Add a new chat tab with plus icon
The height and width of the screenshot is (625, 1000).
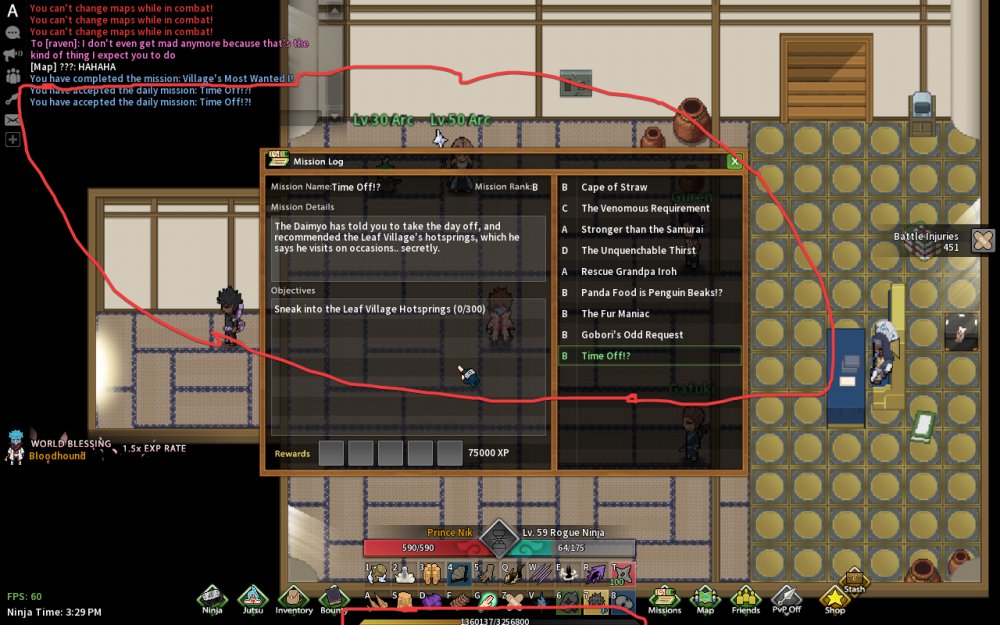click(x=13, y=140)
